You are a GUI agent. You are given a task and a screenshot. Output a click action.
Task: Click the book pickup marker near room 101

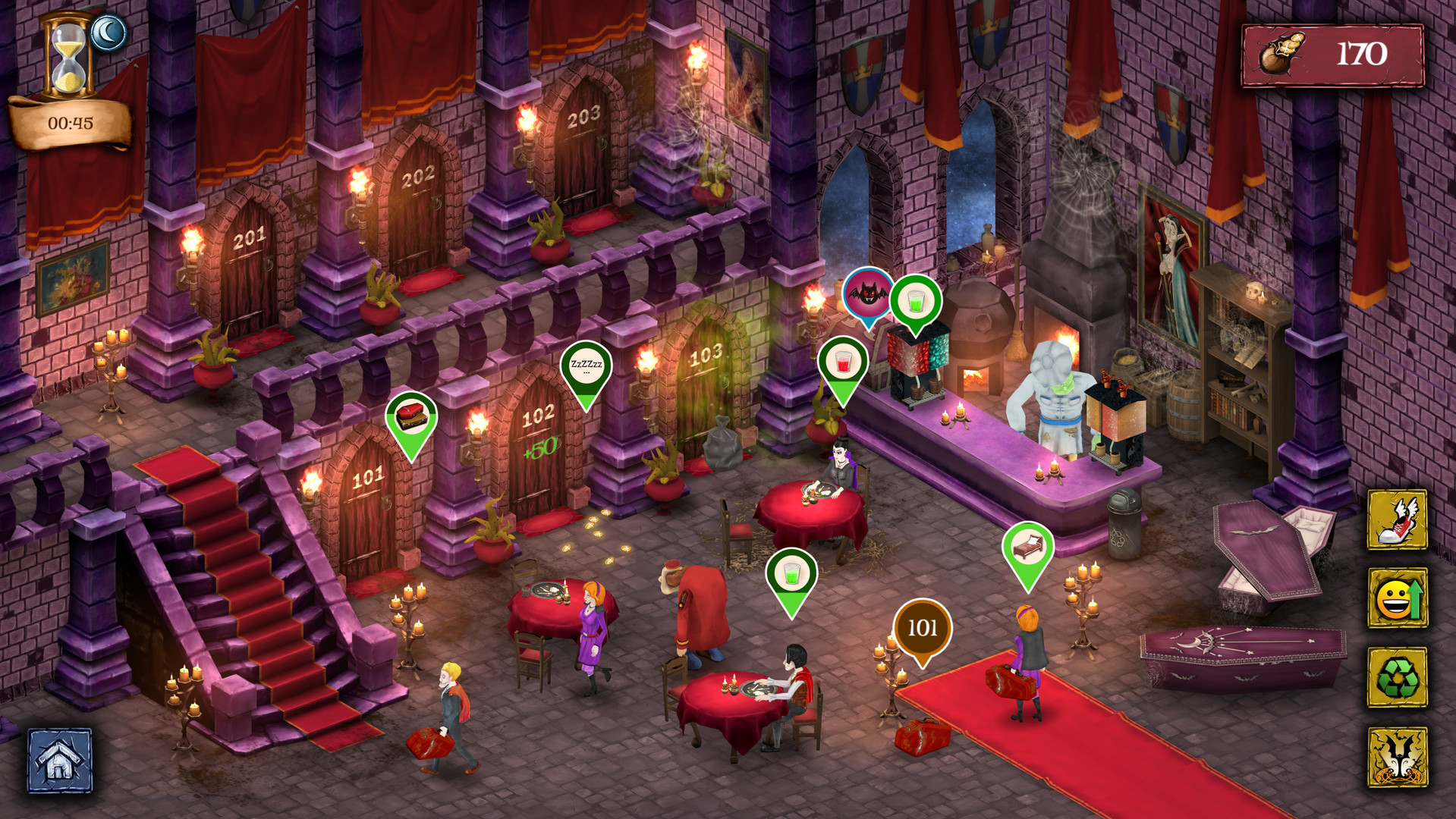tap(411, 413)
